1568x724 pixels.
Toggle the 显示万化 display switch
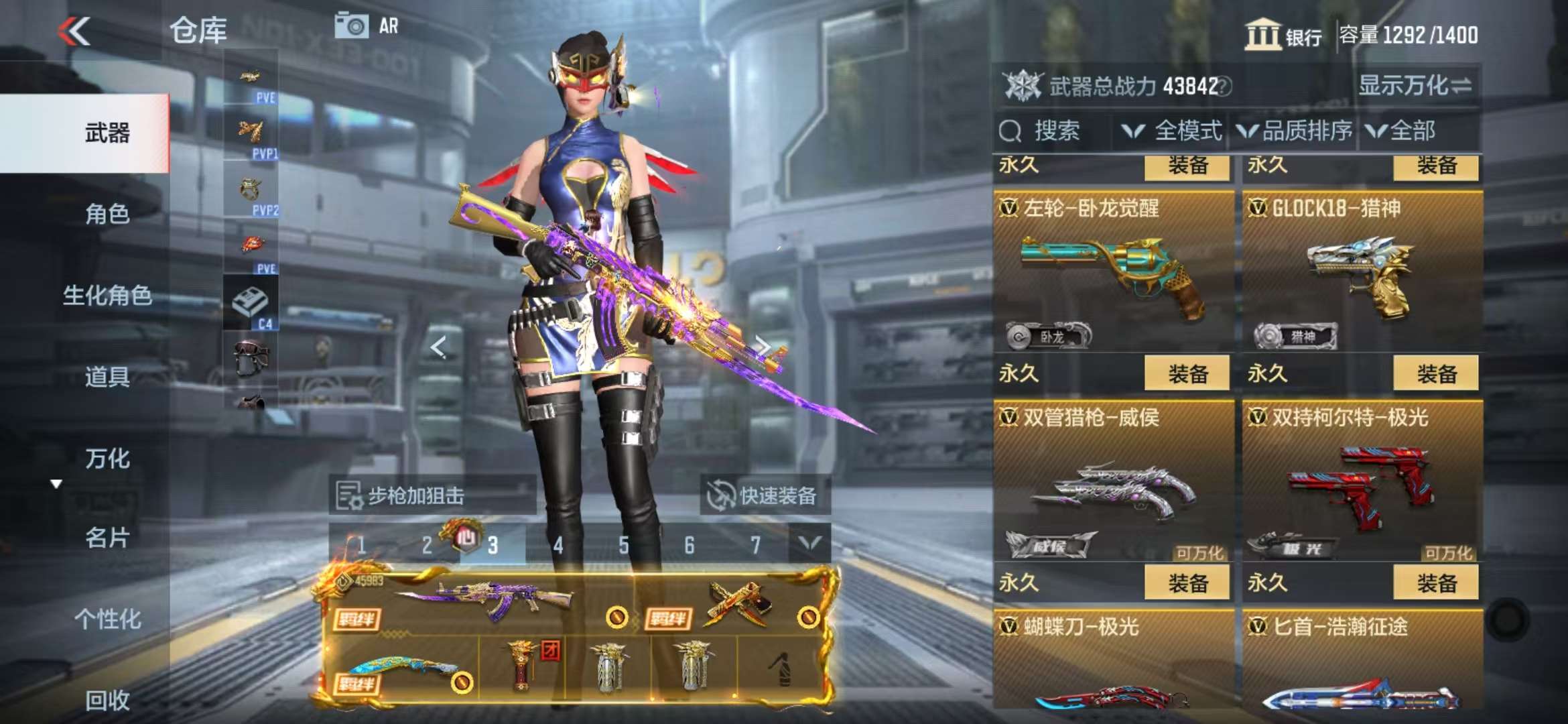coord(1414,86)
